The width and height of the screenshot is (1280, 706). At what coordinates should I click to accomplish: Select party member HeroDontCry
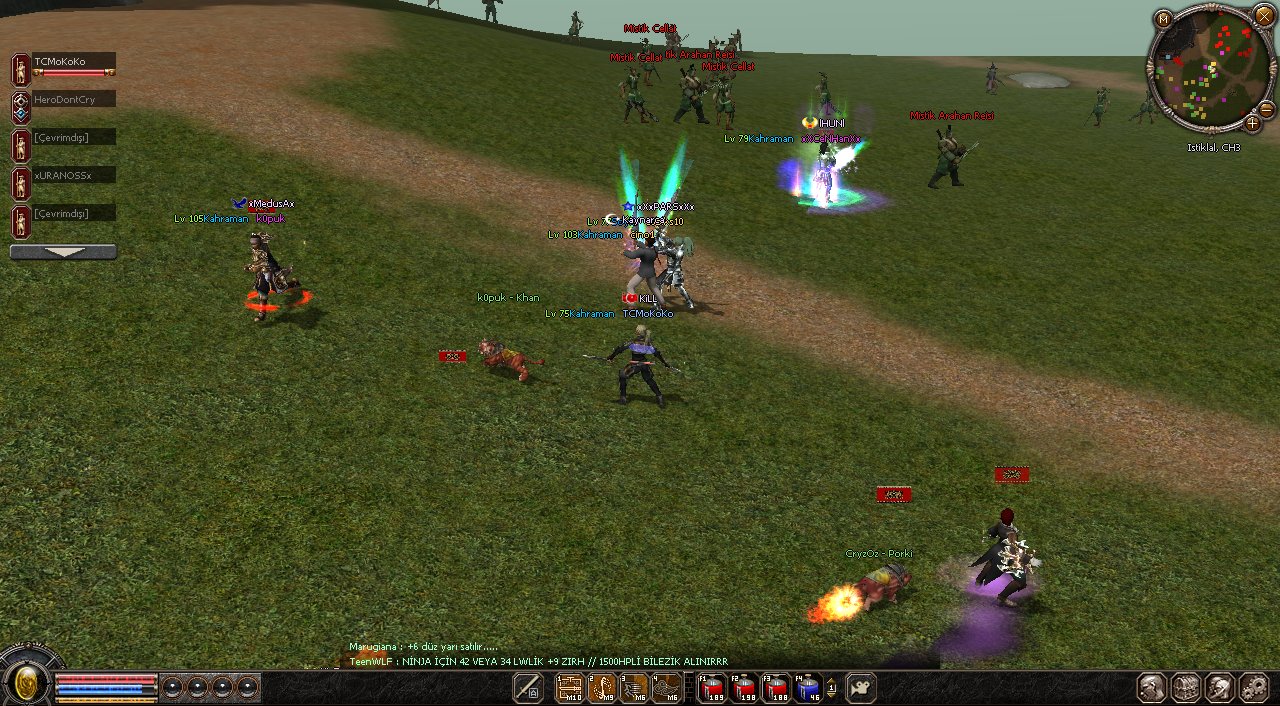[x=73, y=100]
